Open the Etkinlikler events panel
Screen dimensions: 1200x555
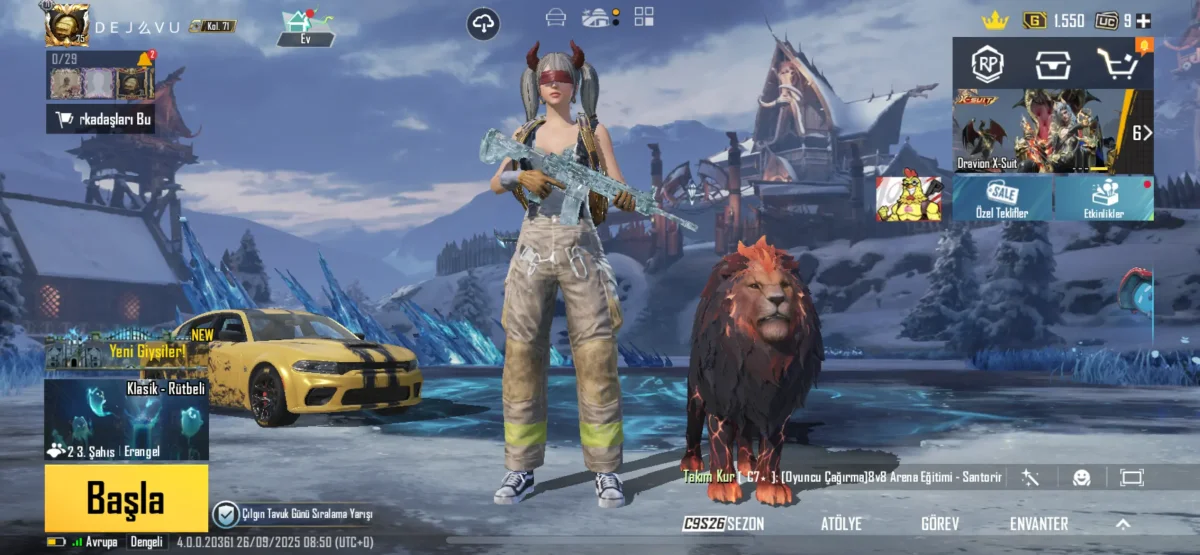click(1104, 198)
